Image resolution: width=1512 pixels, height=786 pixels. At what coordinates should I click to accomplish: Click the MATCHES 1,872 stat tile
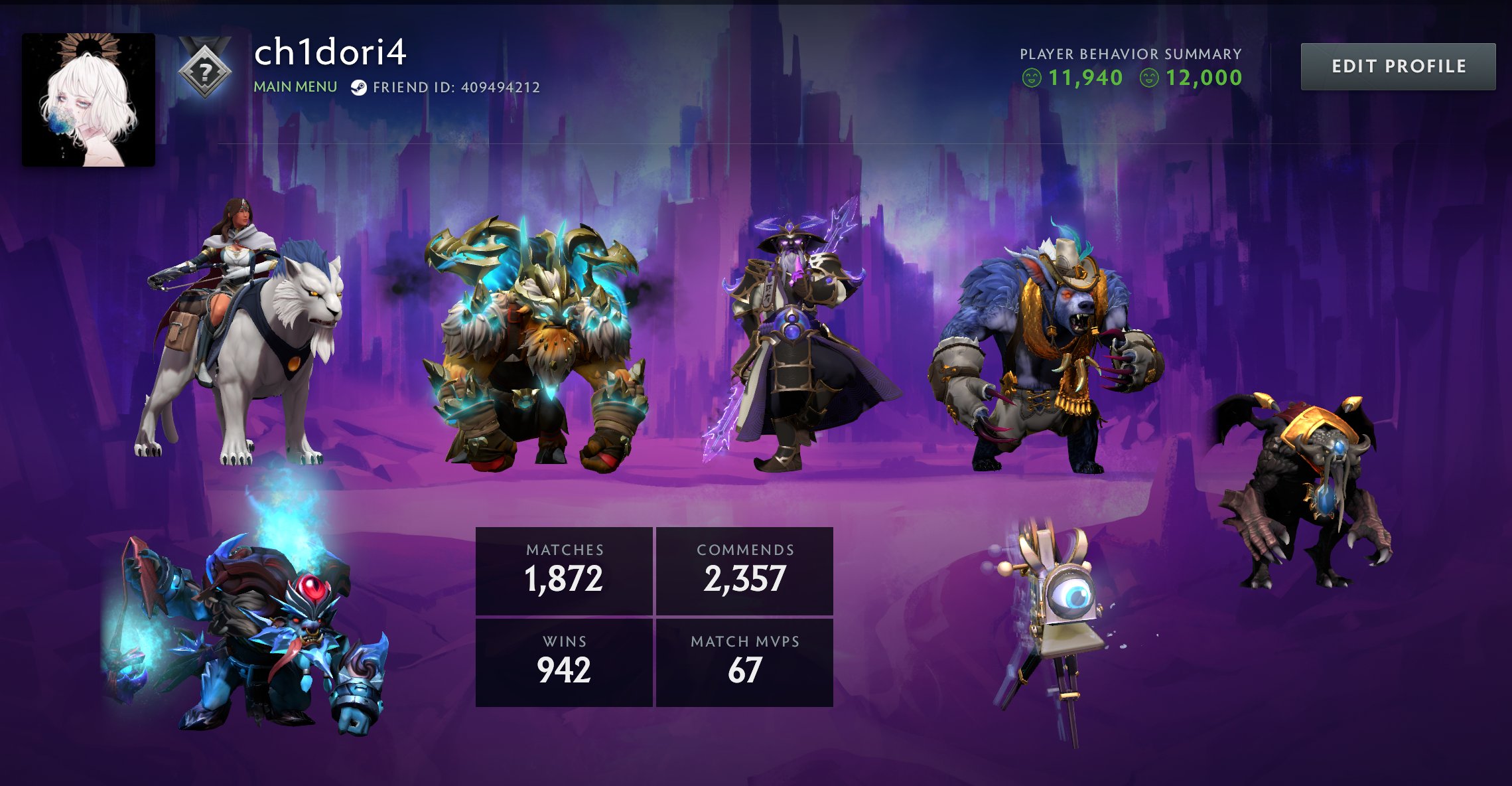tap(564, 571)
